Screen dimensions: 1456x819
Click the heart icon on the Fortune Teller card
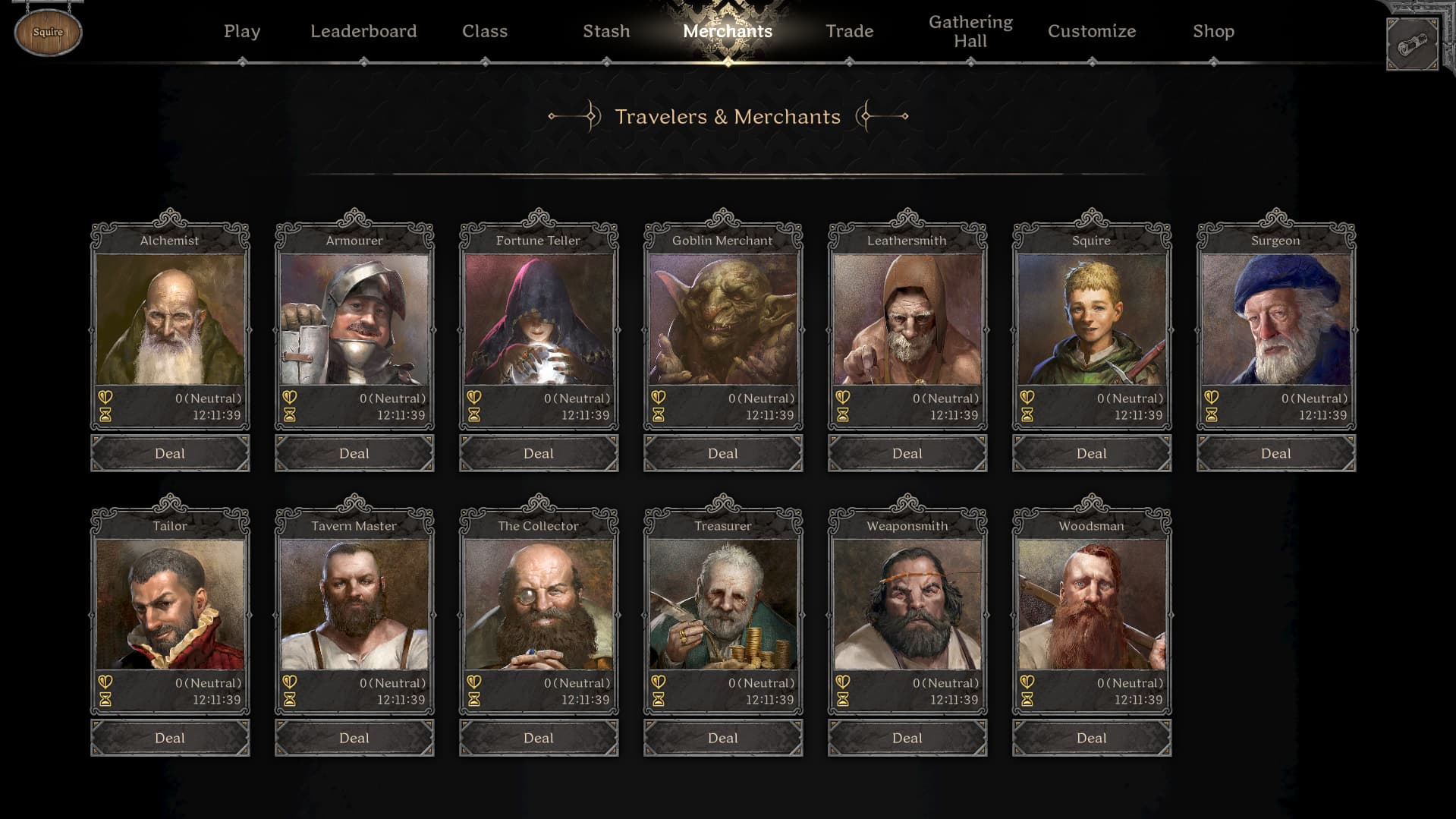coord(475,397)
